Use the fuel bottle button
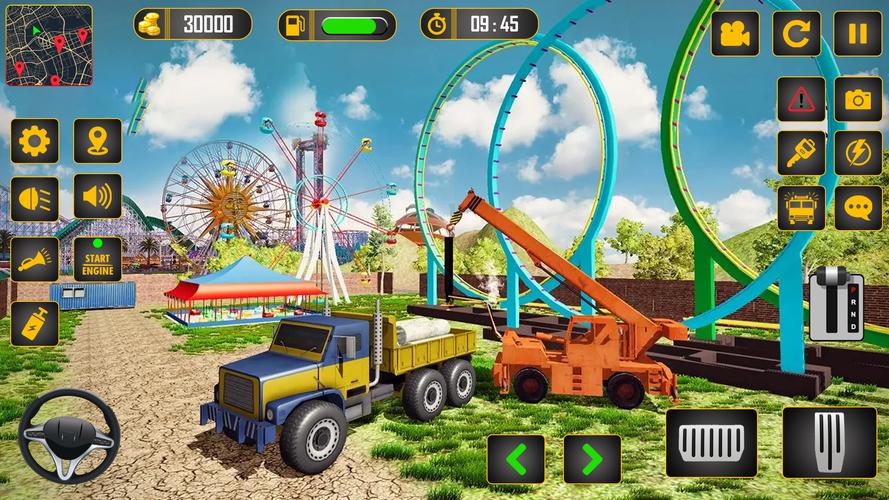The height and width of the screenshot is (500, 889). [34, 323]
